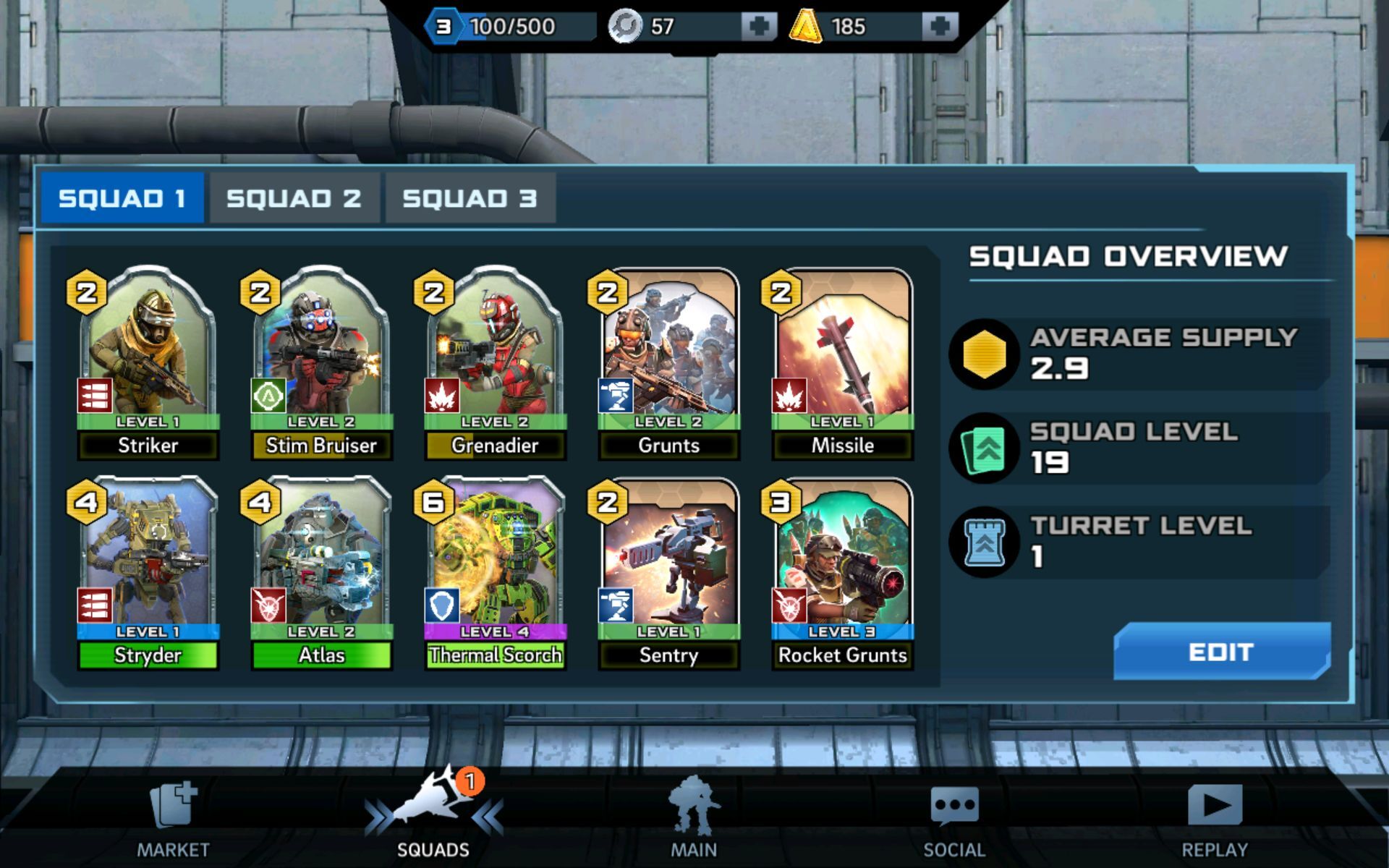The image size is (1389, 868).
Task: Buy more credits using the plus button
Action: pyautogui.click(x=940, y=24)
